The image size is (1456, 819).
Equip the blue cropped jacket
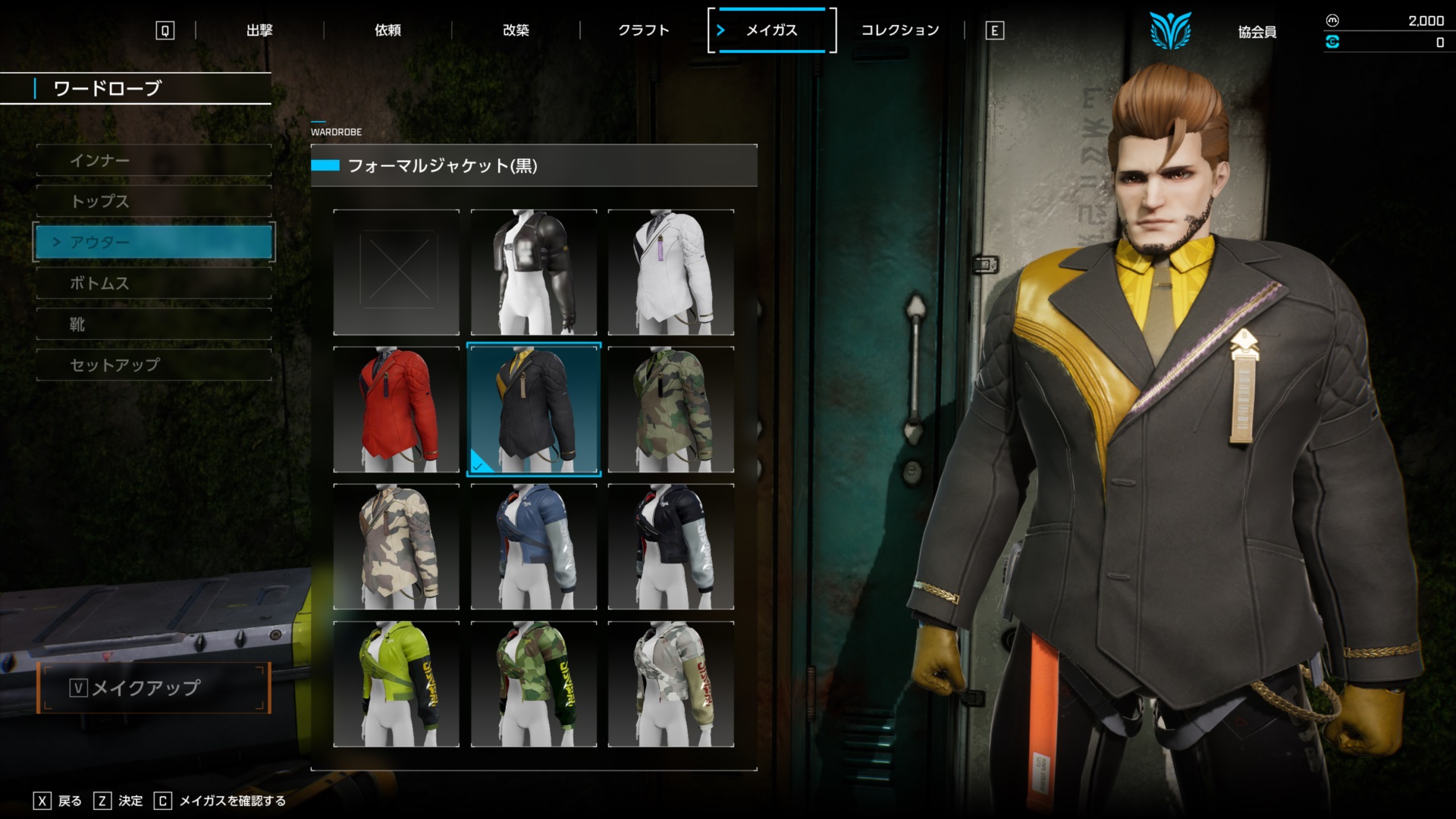tap(534, 547)
